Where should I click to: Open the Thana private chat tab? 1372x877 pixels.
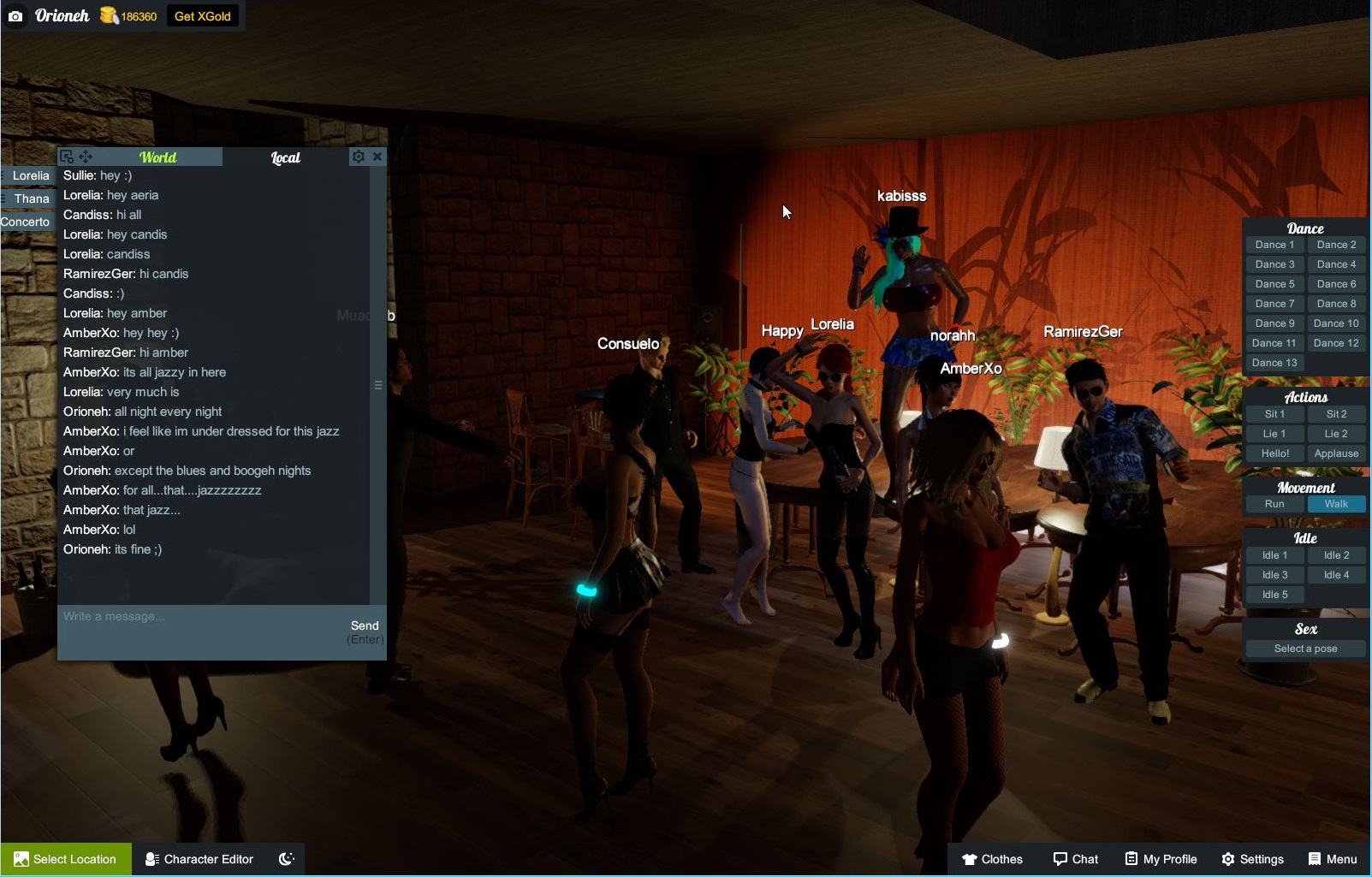[30, 198]
